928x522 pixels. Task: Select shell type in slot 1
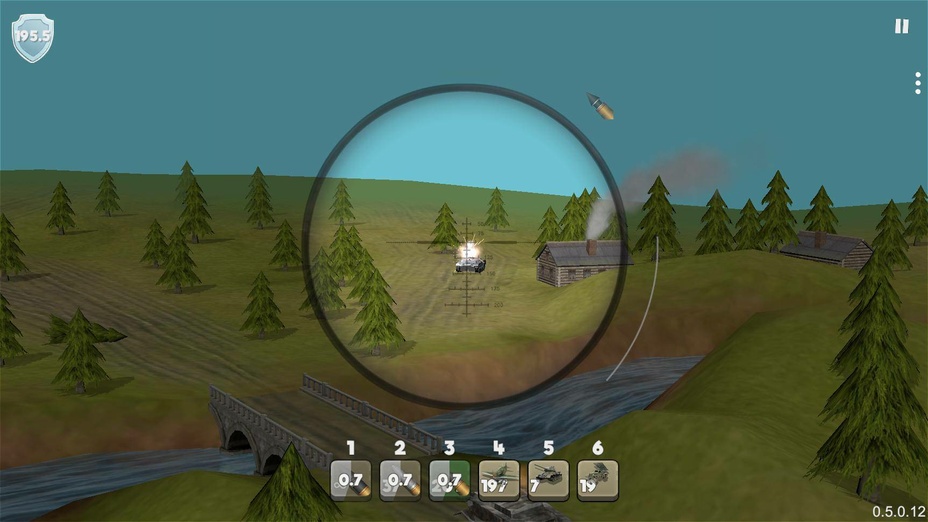click(351, 480)
